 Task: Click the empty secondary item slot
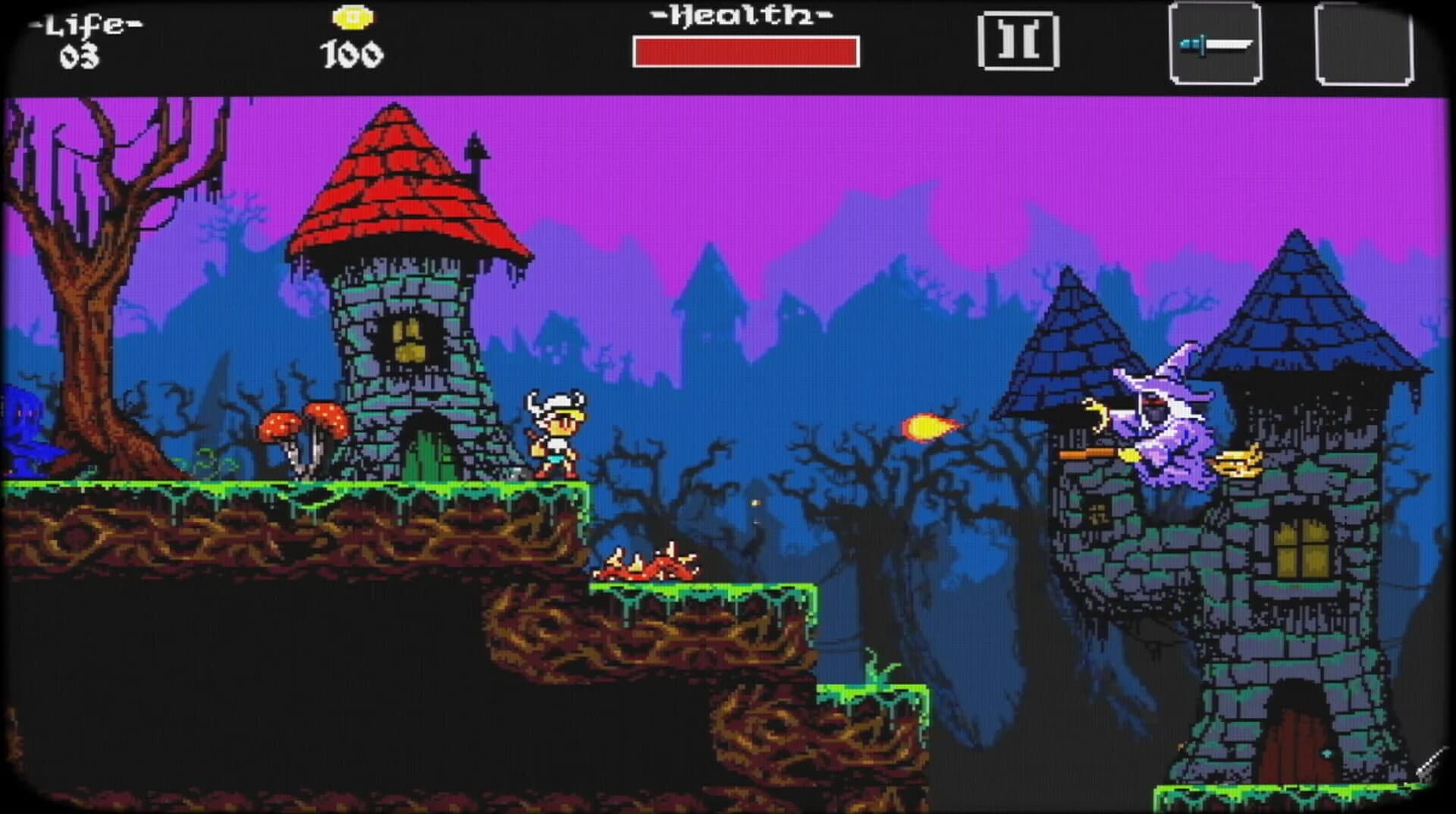tap(1365, 42)
